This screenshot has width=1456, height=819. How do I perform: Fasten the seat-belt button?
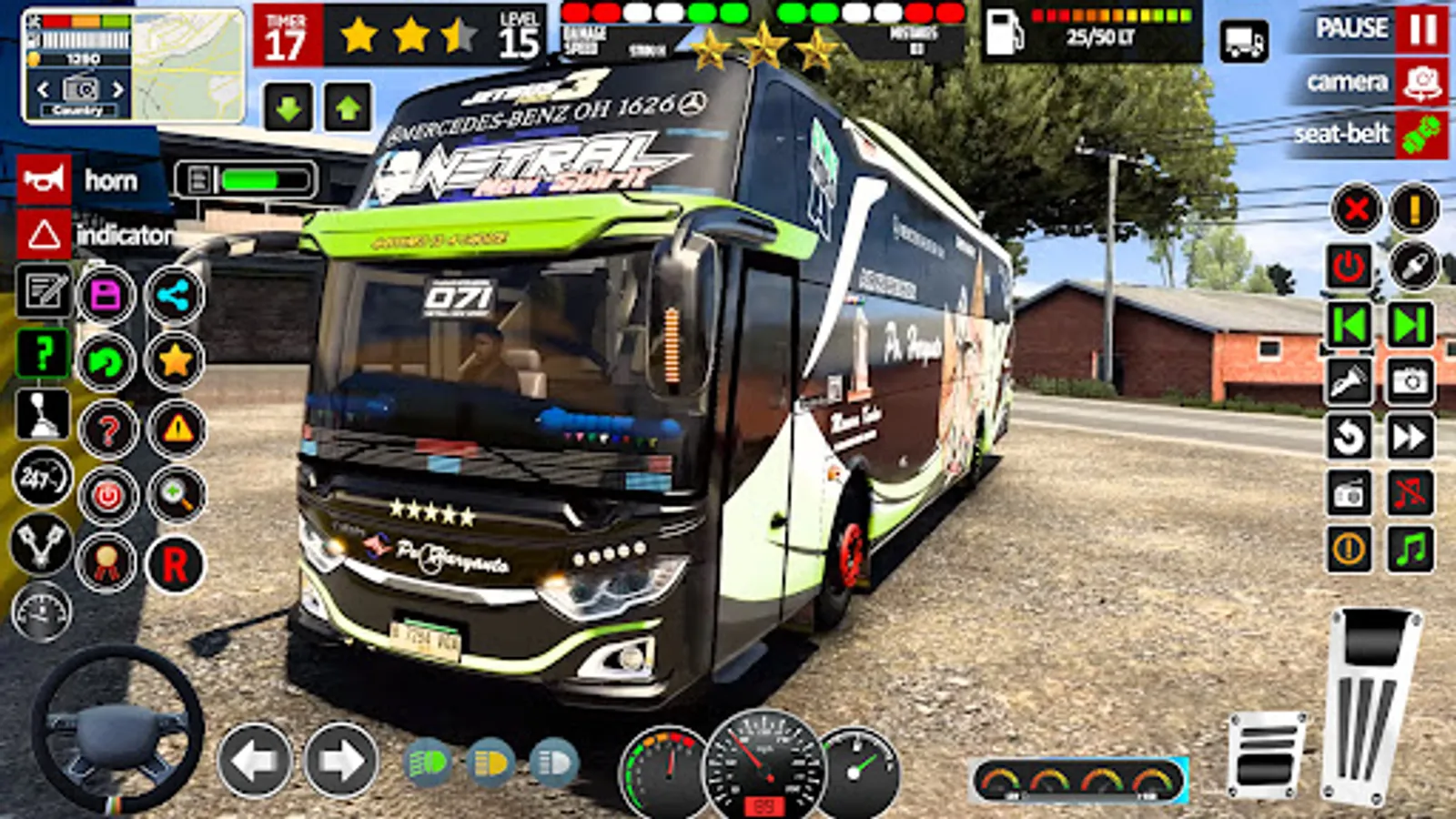coord(1422,135)
